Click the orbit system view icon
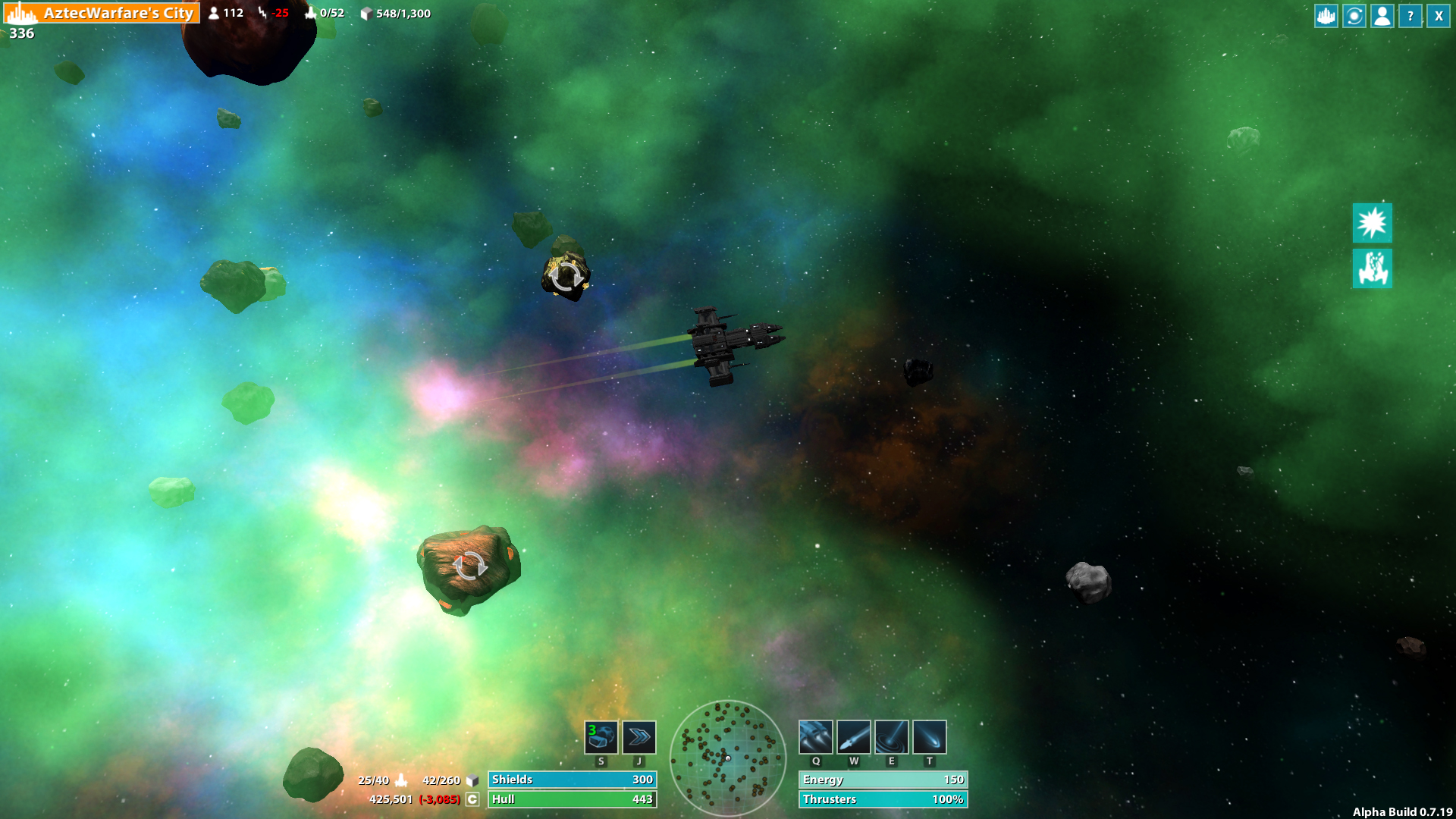 click(1353, 15)
